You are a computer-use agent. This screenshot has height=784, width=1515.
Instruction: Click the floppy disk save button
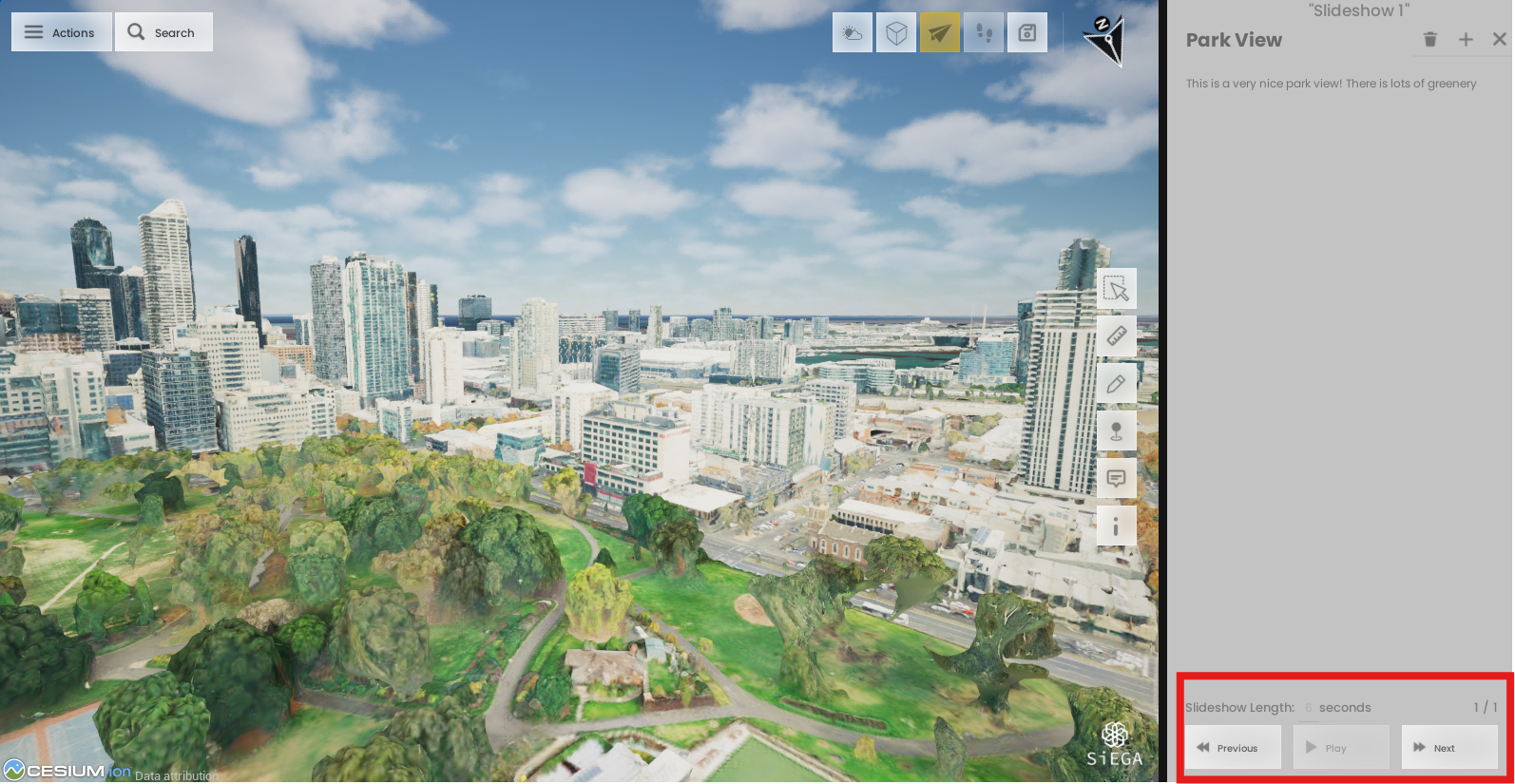point(1026,33)
